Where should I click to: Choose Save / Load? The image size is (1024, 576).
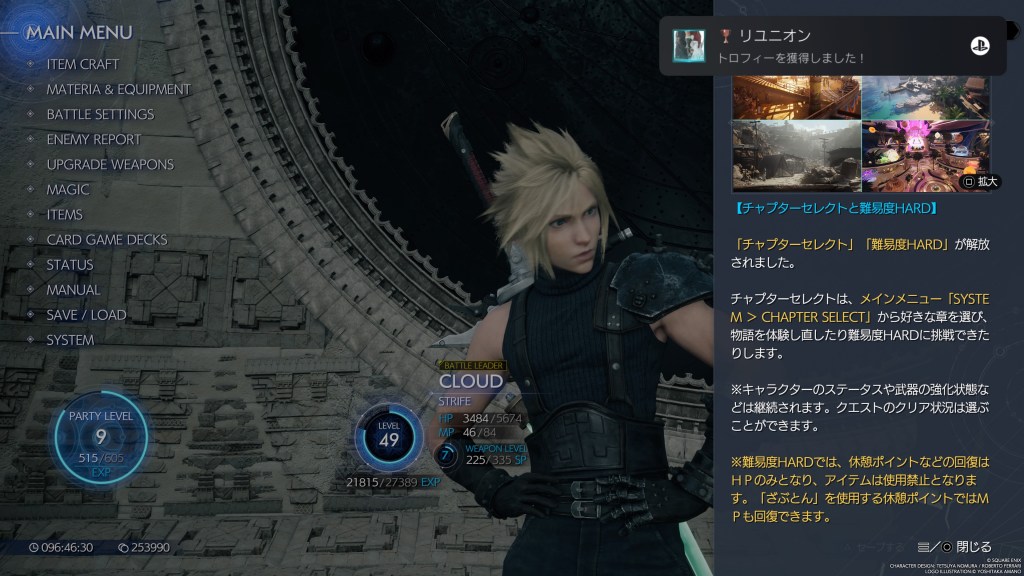tap(86, 314)
